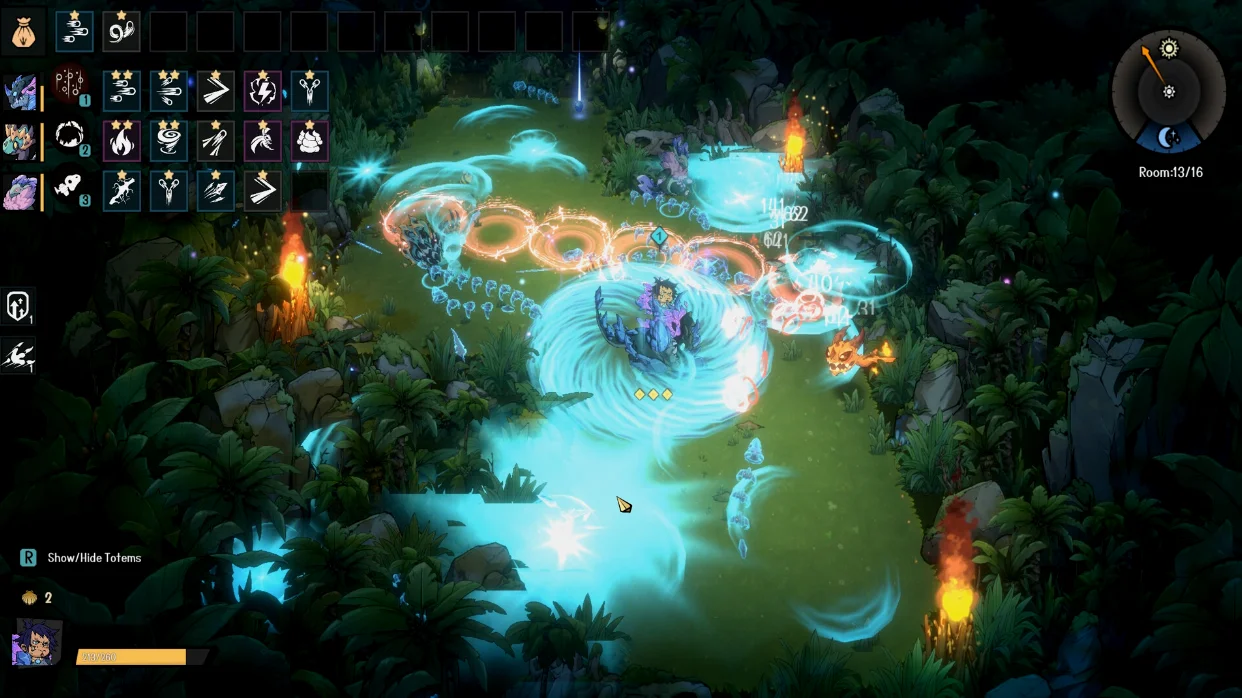Select the lightning bolt totem

click(262, 91)
